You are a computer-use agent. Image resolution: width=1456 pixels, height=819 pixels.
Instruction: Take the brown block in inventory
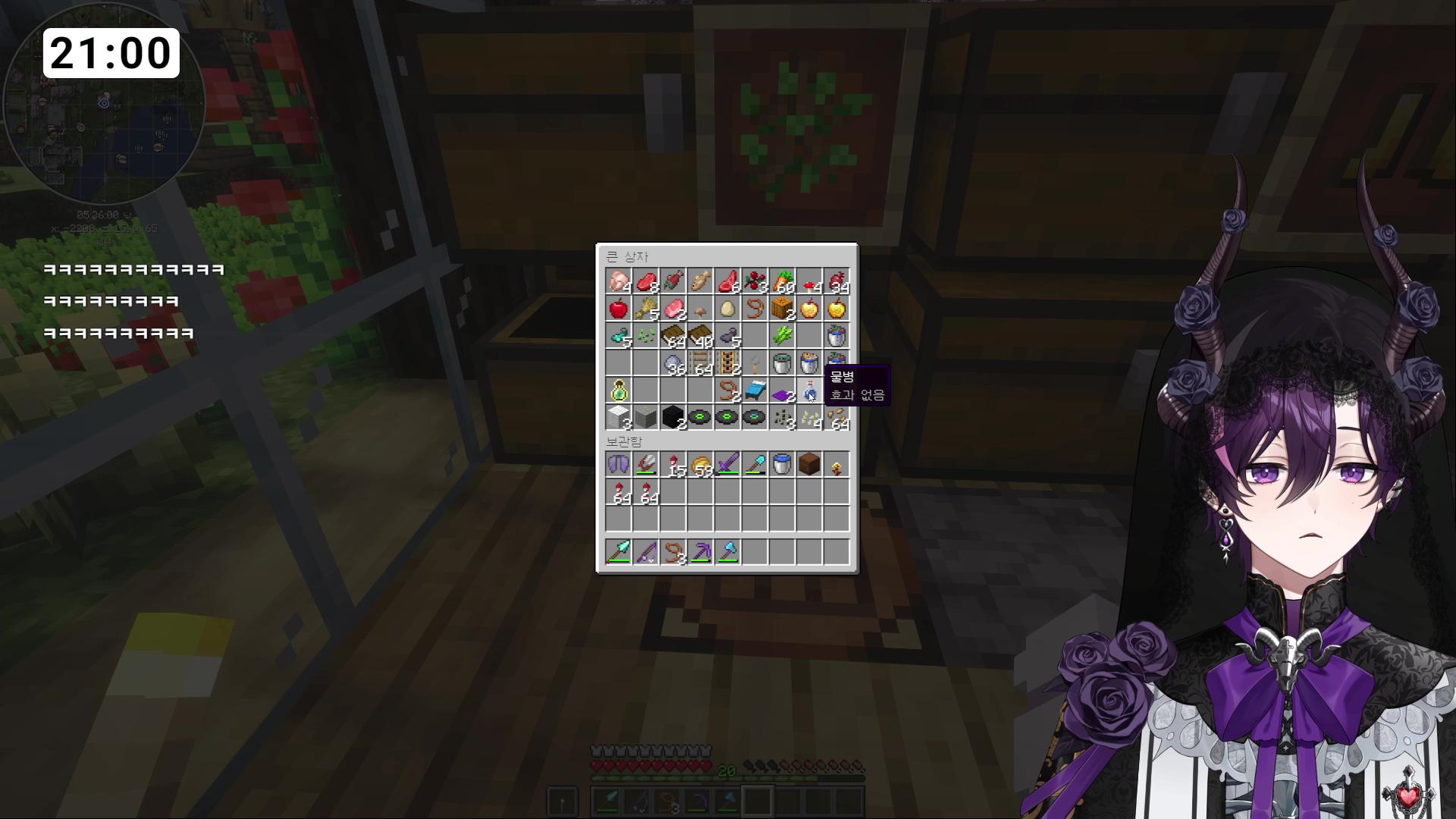click(809, 465)
